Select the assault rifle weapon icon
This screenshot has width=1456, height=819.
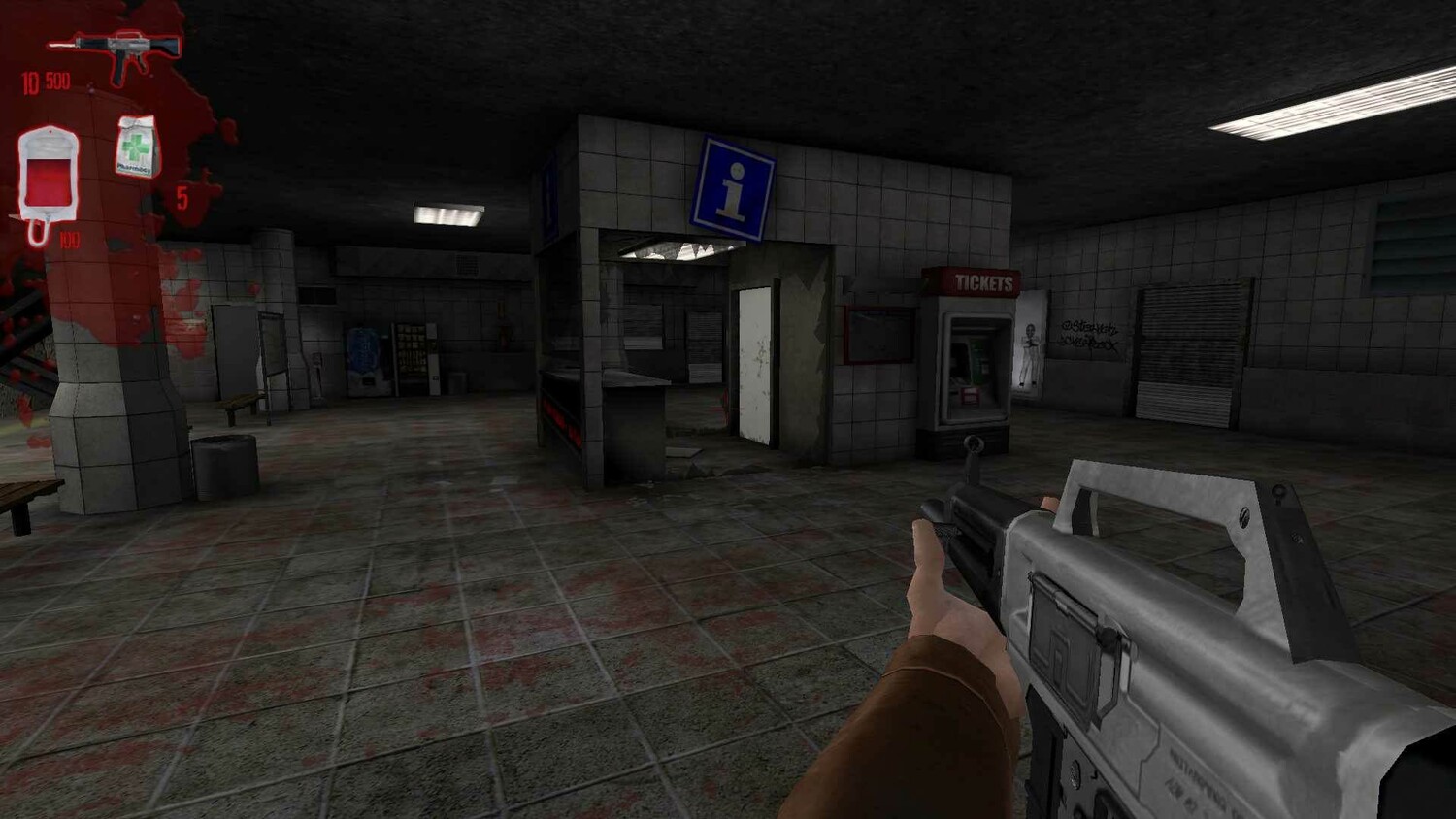coord(118,51)
